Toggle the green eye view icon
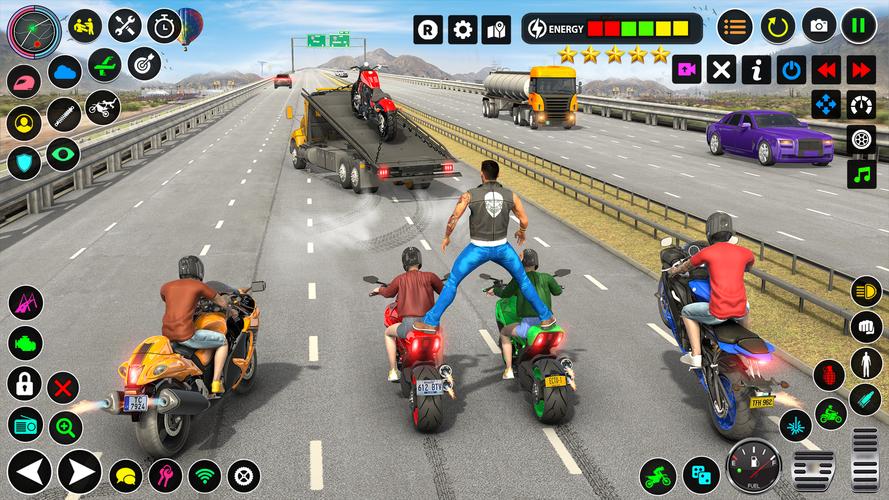The width and height of the screenshot is (889, 500). click(x=63, y=154)
